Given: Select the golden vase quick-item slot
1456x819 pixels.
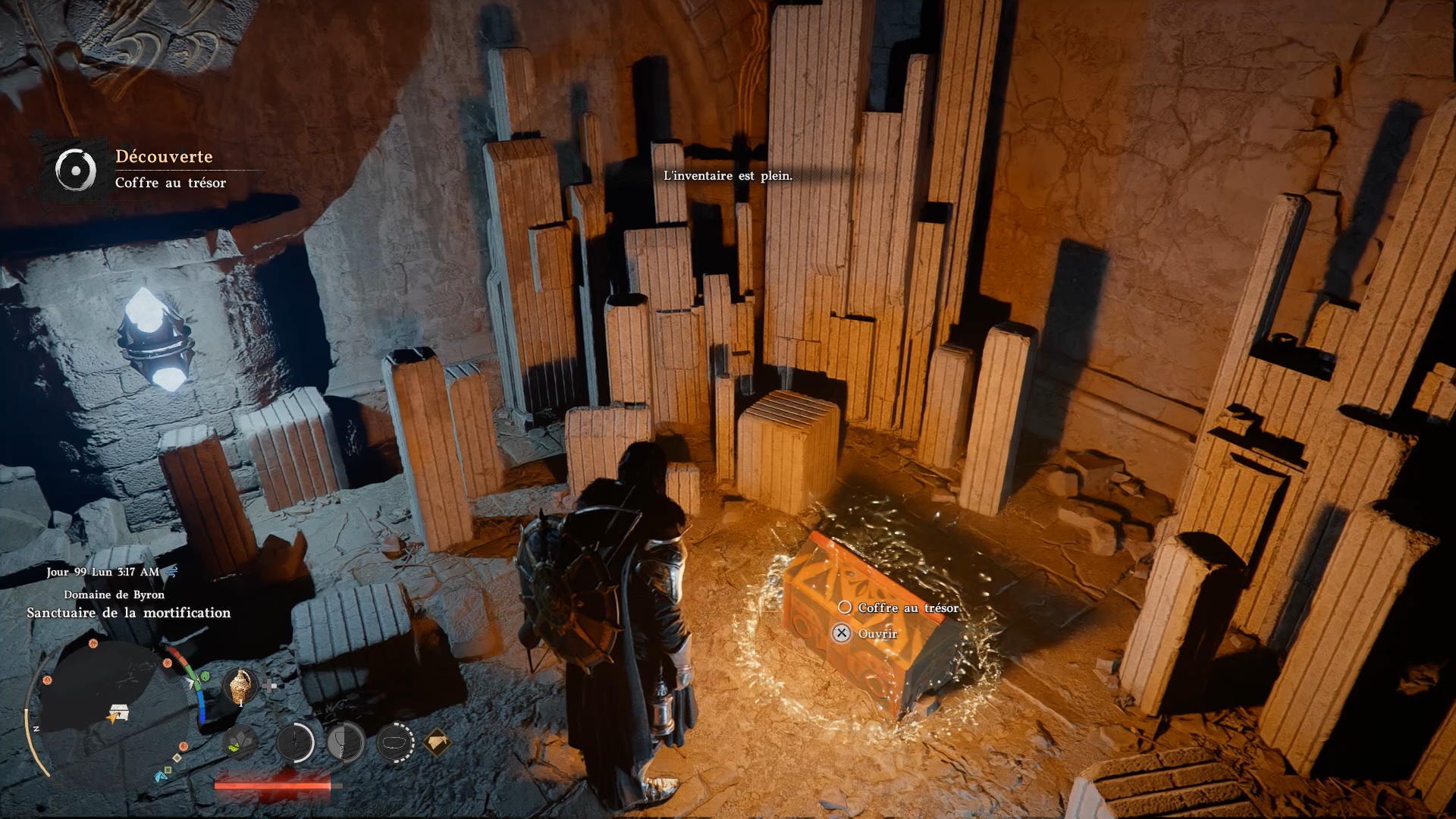Looking at the screenshot, I should pos(240,686).
